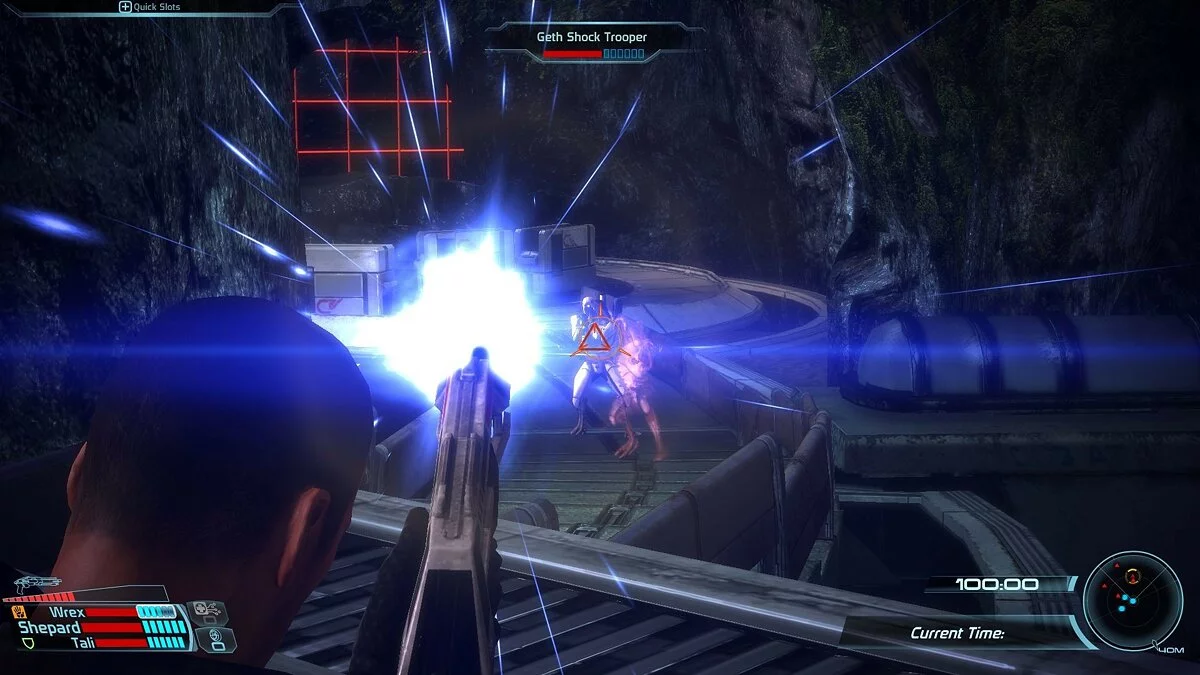Click the shotgun weapon icon
Viewport: 1200px width, 675px height.
click(x=37, y=583)
